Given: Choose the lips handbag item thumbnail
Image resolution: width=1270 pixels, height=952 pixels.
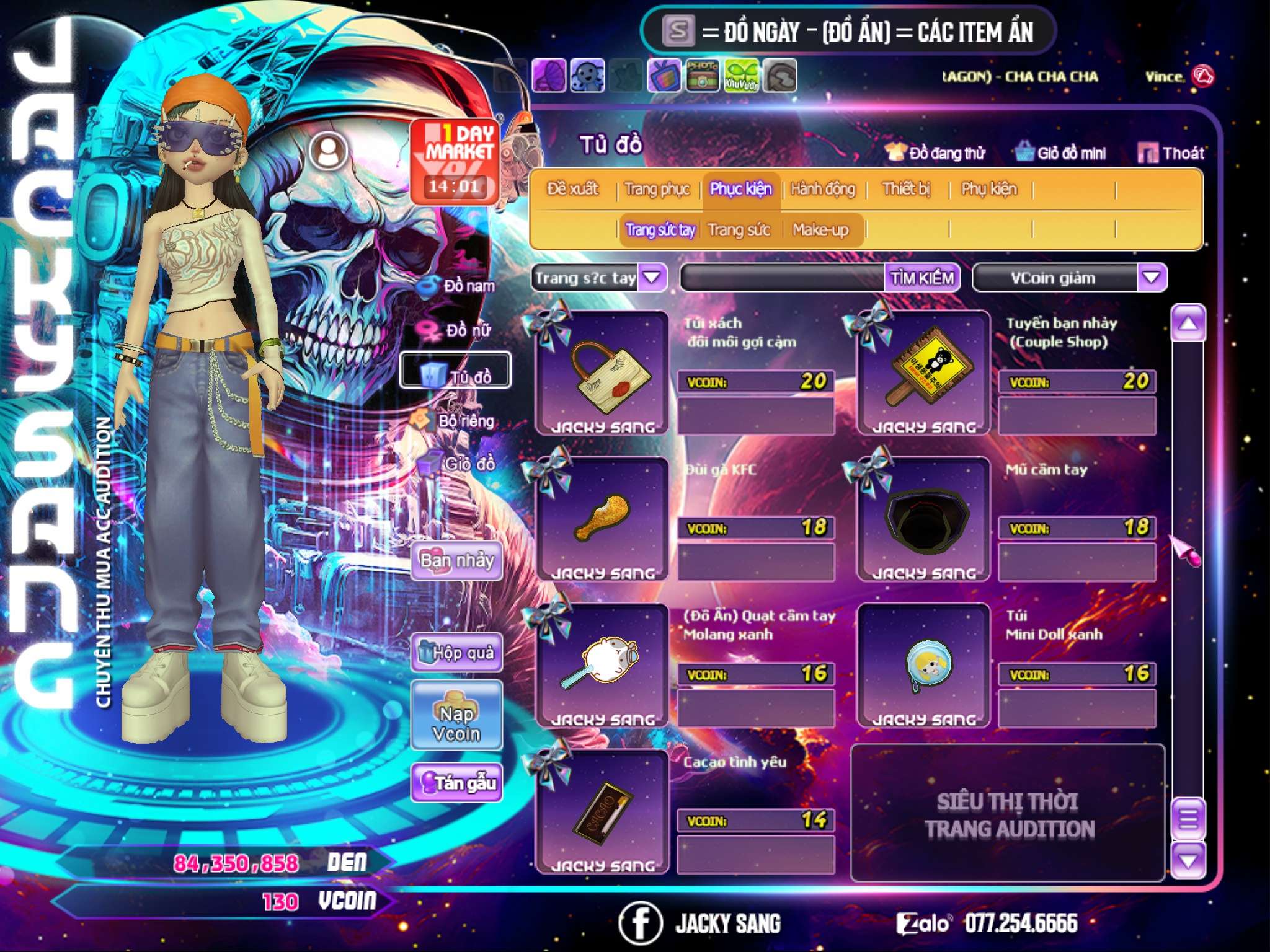Looking at the screenshot, I should coord(602,371).
